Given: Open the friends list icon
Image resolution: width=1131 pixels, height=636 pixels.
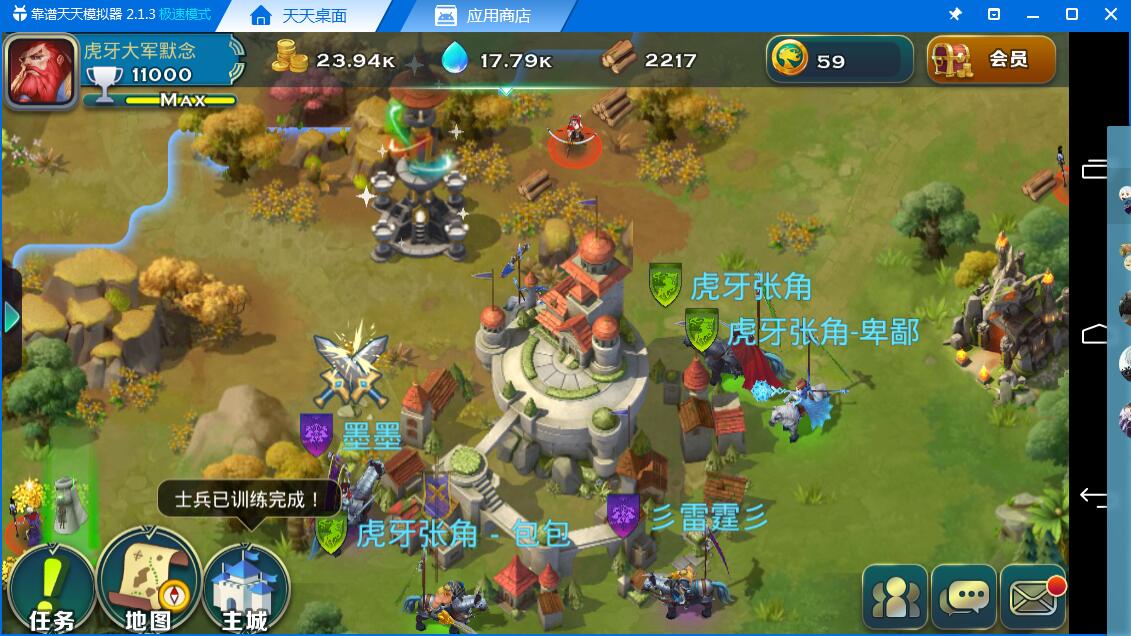Looking at the screenshot, I should pos(896,597).
